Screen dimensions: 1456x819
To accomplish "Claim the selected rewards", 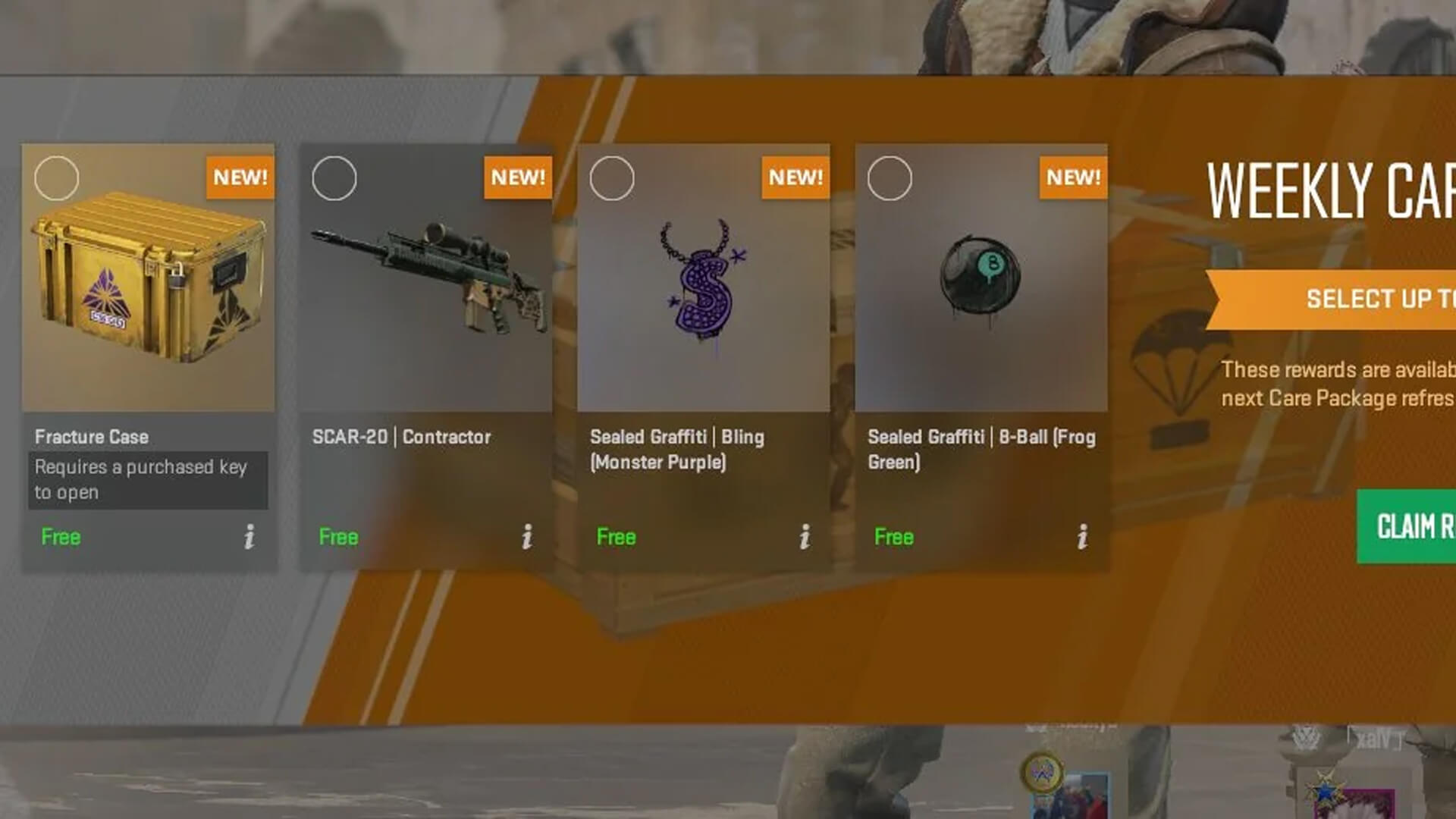I will pyautogui.click(x=1407, y=526).
